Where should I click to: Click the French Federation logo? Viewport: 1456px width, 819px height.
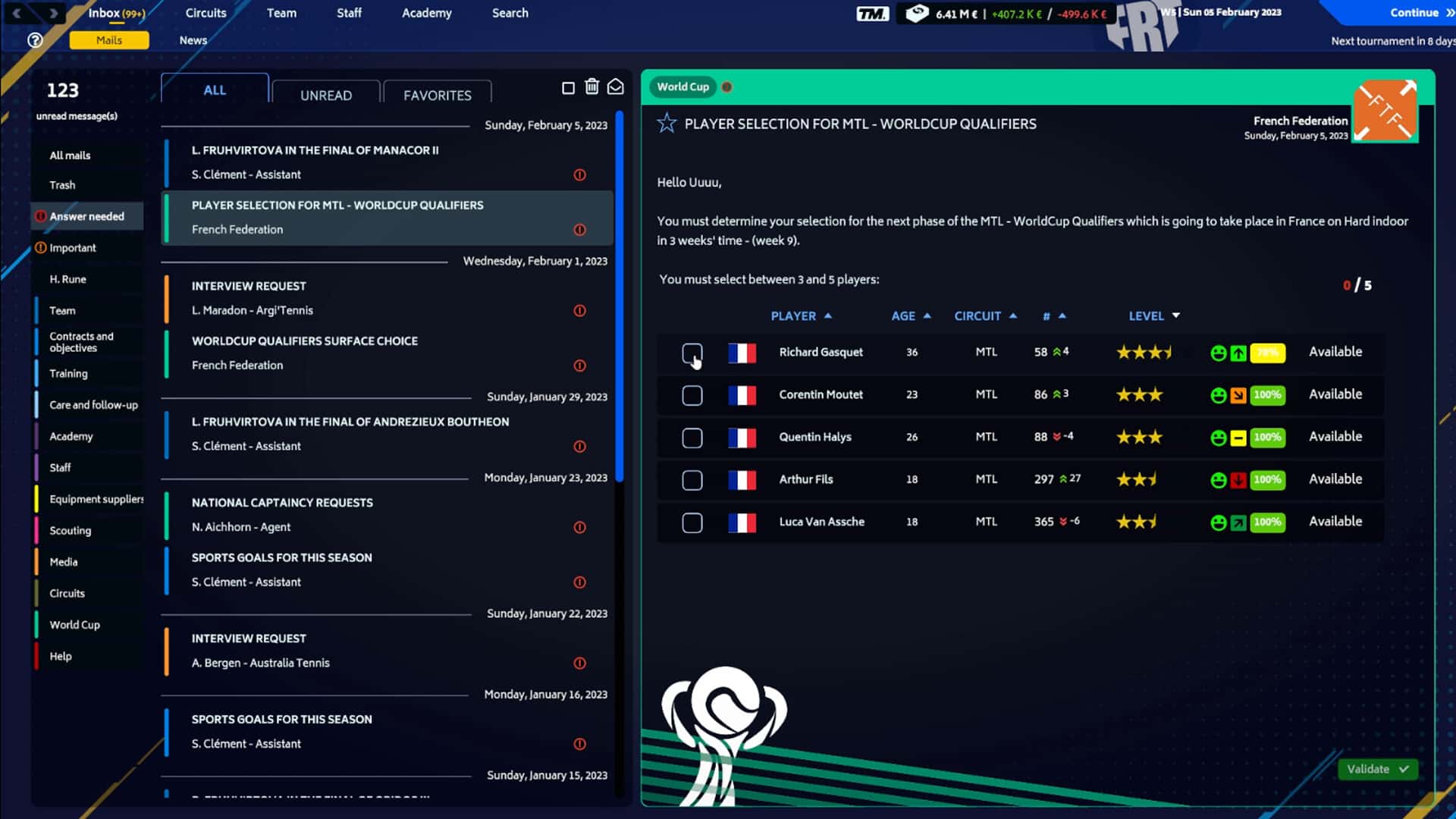coord(1386,111)
